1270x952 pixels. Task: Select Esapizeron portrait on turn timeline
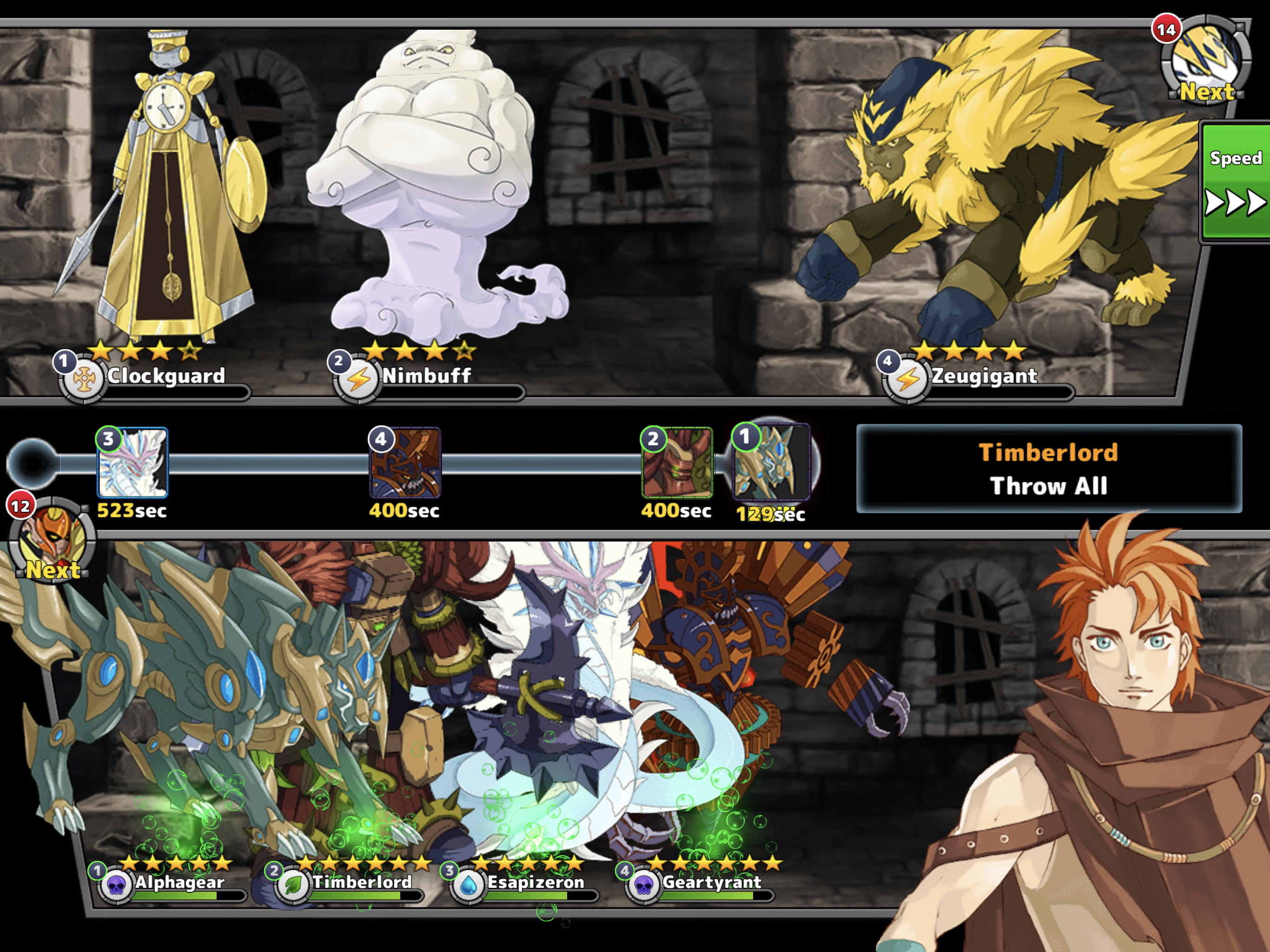(132, 463)
